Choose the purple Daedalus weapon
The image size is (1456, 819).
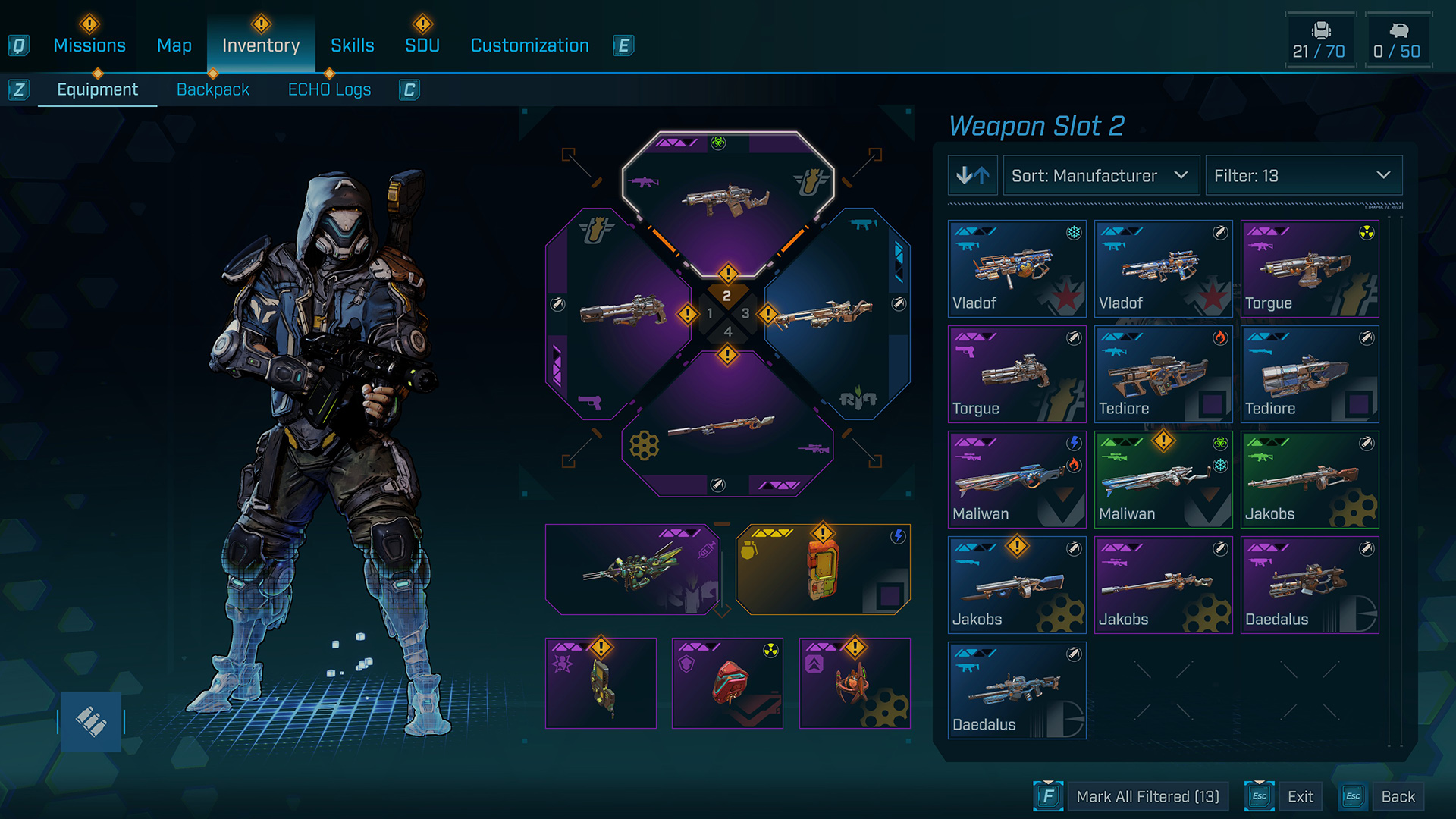(1310, 585)
